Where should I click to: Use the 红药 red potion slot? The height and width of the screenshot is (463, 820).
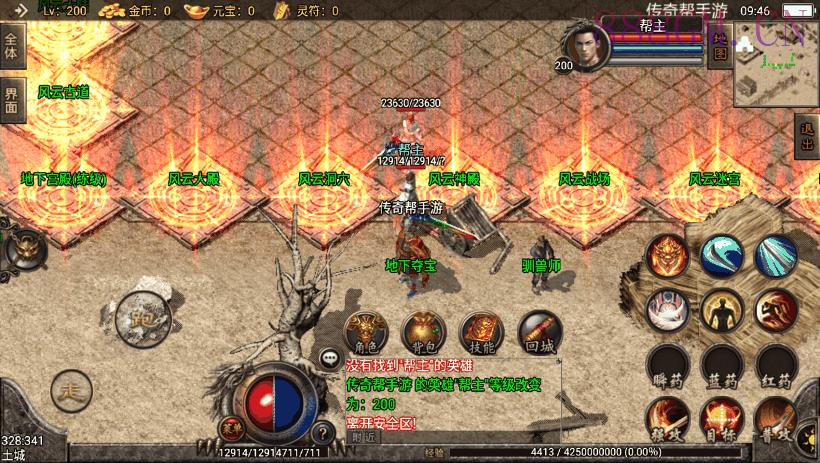[775, 366]
